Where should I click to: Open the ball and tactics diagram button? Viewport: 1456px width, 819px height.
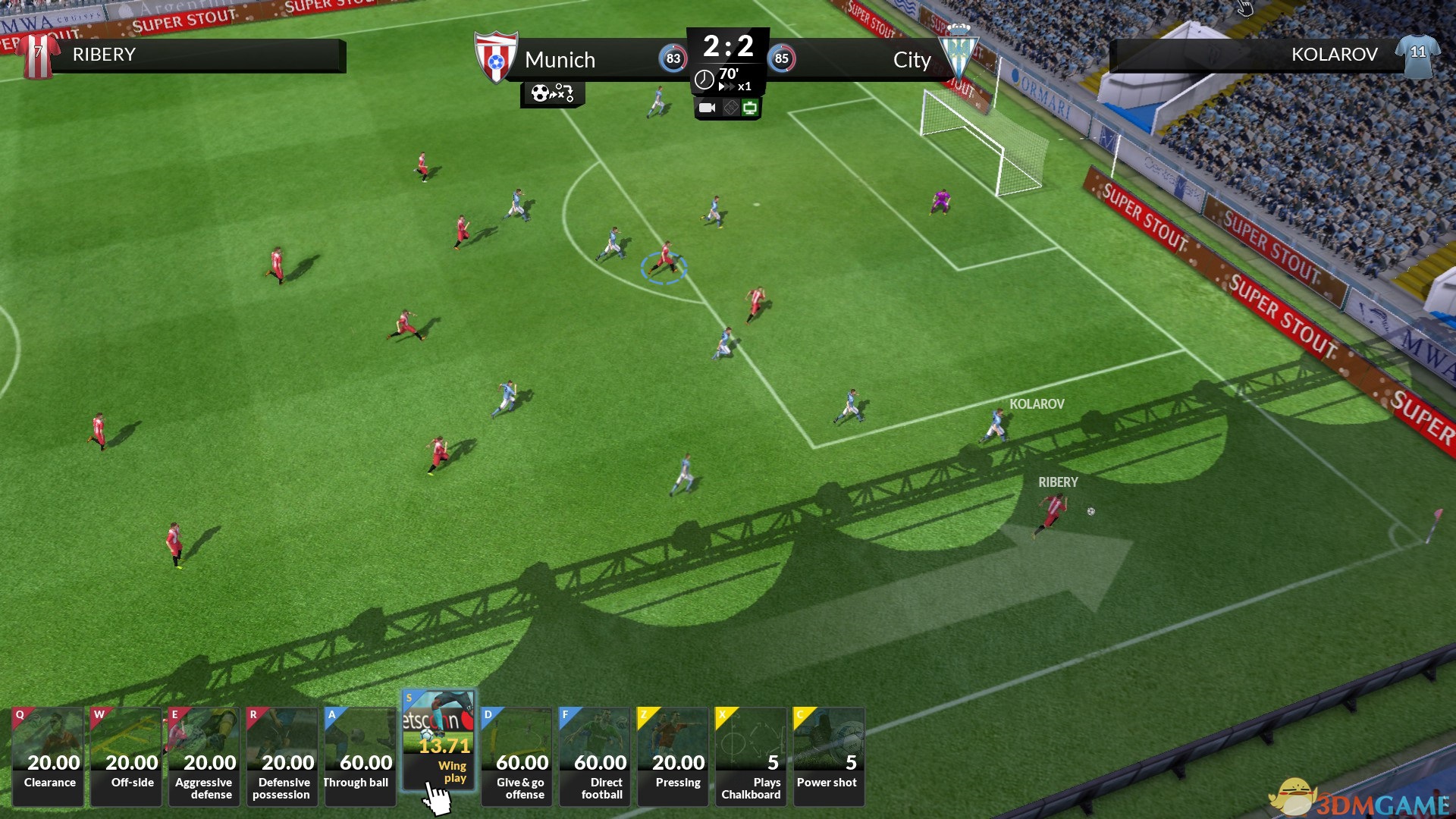(552, 93)
